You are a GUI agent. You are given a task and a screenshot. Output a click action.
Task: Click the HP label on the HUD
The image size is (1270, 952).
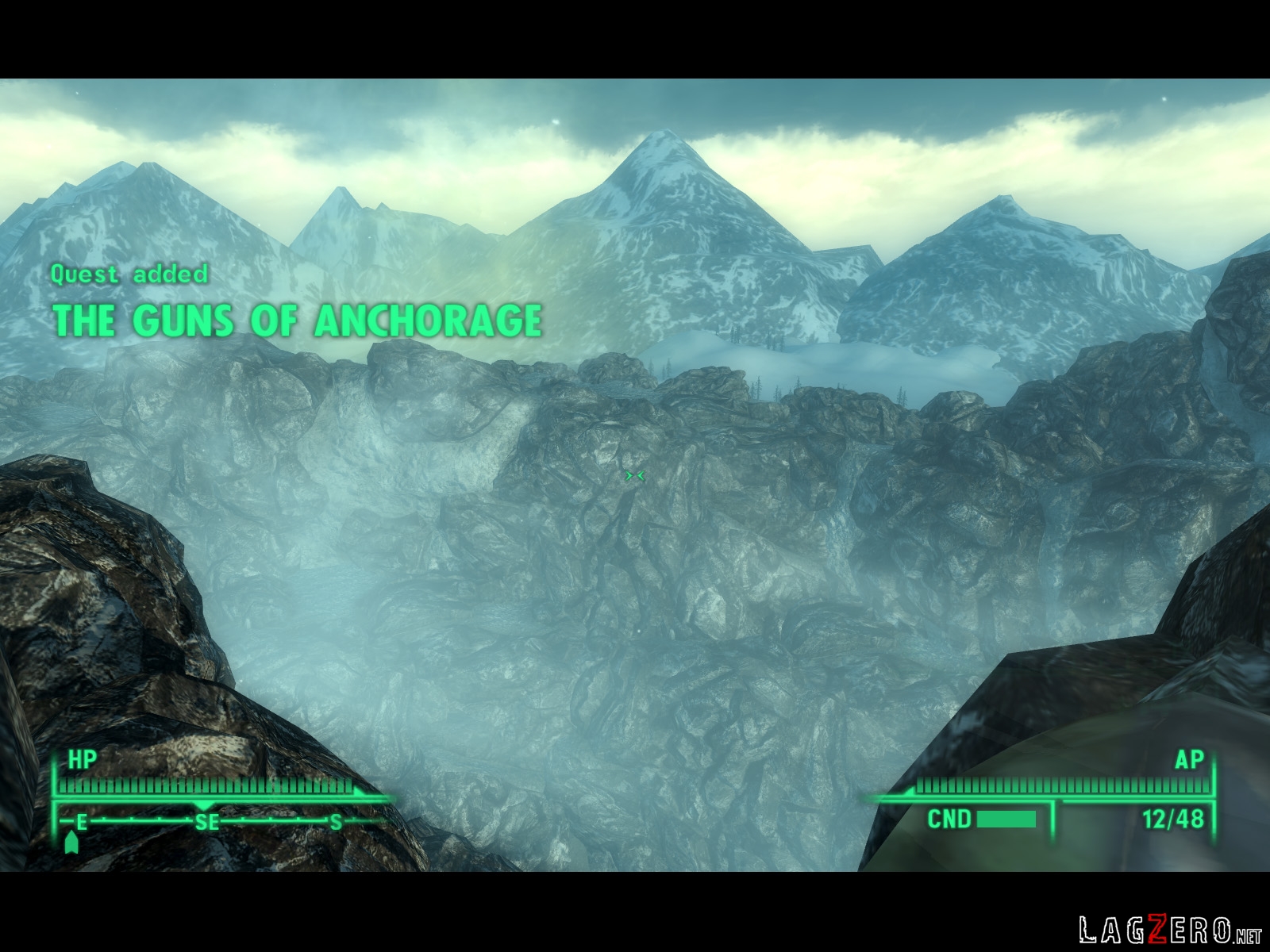(83, 759)
